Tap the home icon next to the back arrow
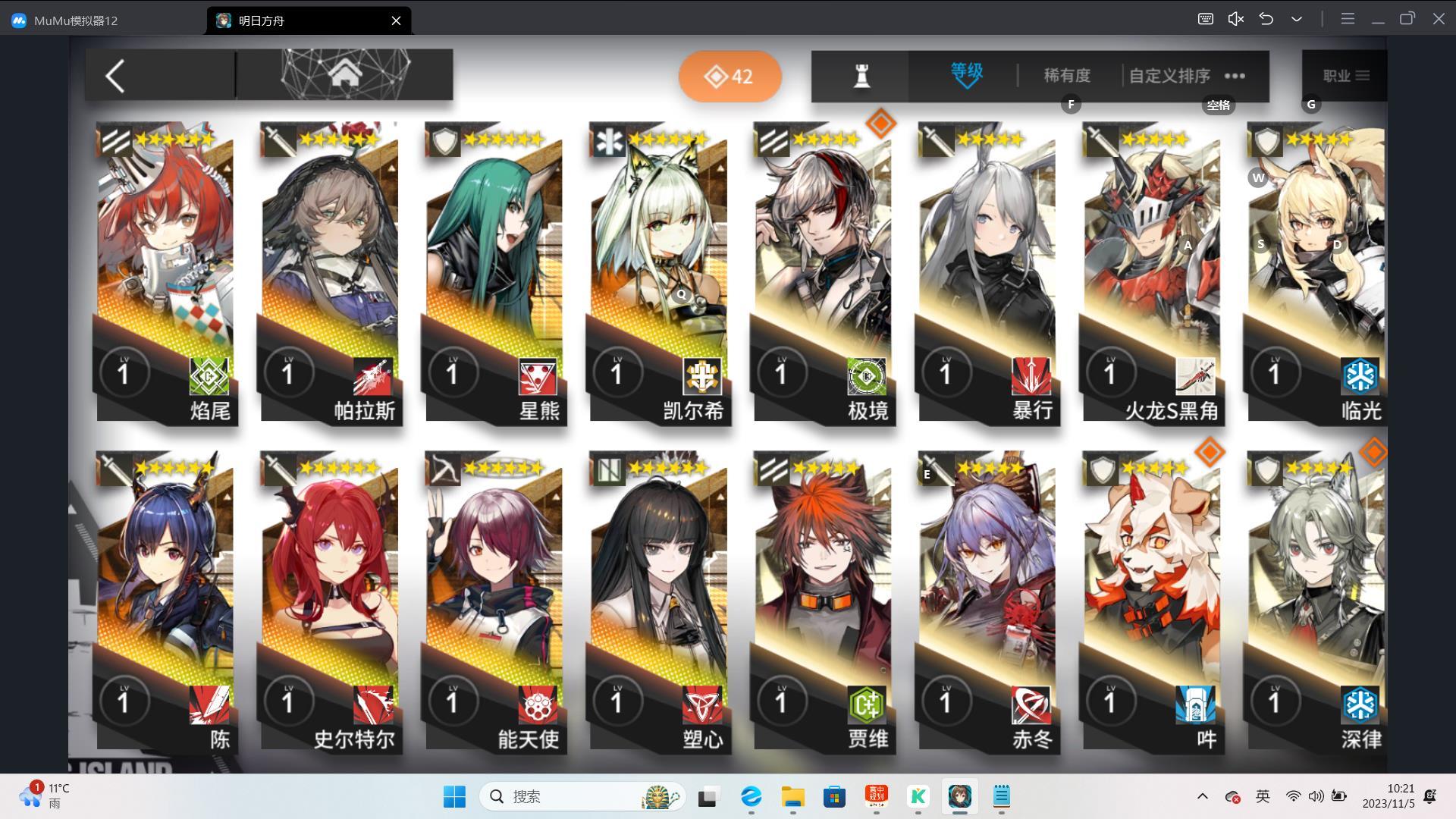This screenshot has width=1456, height=819. [346, 73]
